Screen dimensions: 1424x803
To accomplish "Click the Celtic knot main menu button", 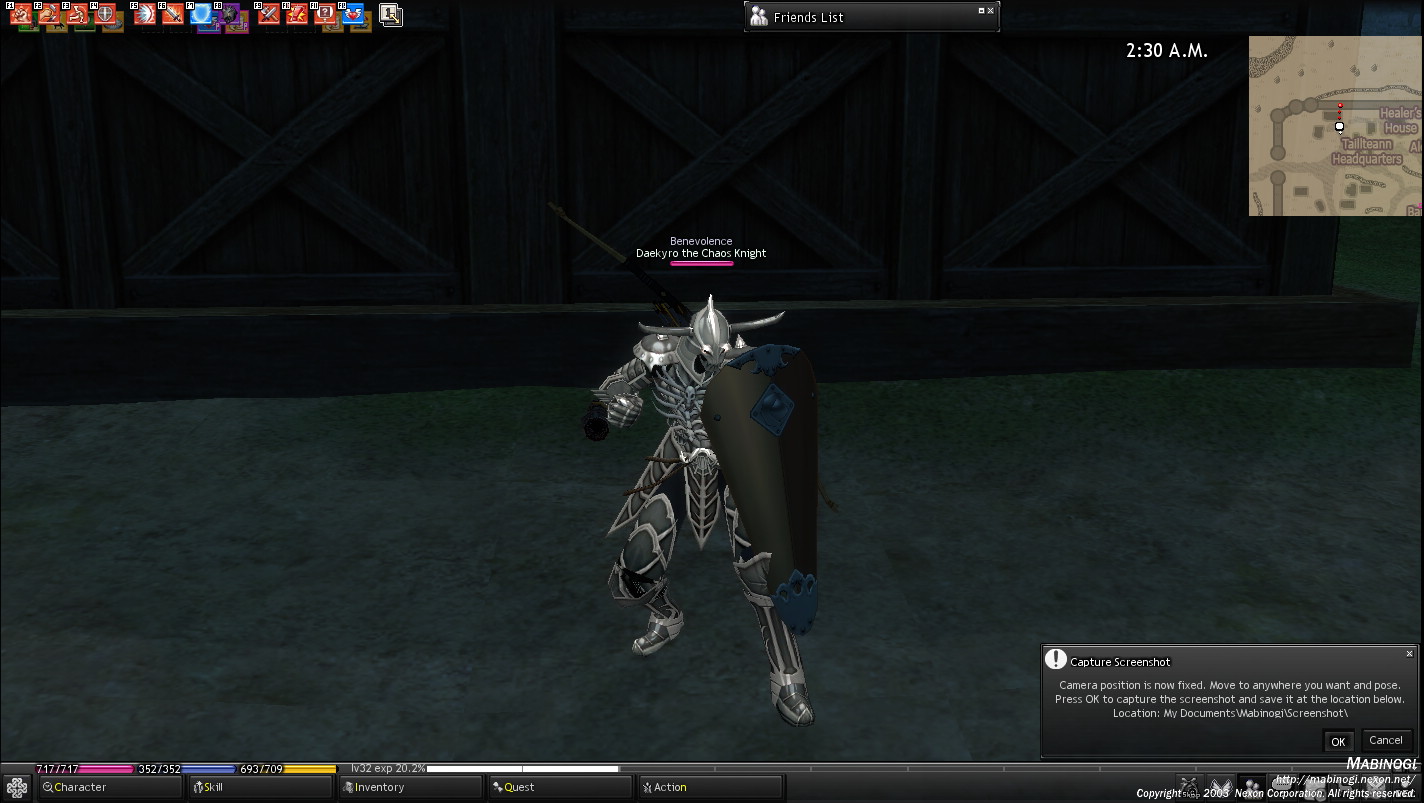I will pos(17,788).
